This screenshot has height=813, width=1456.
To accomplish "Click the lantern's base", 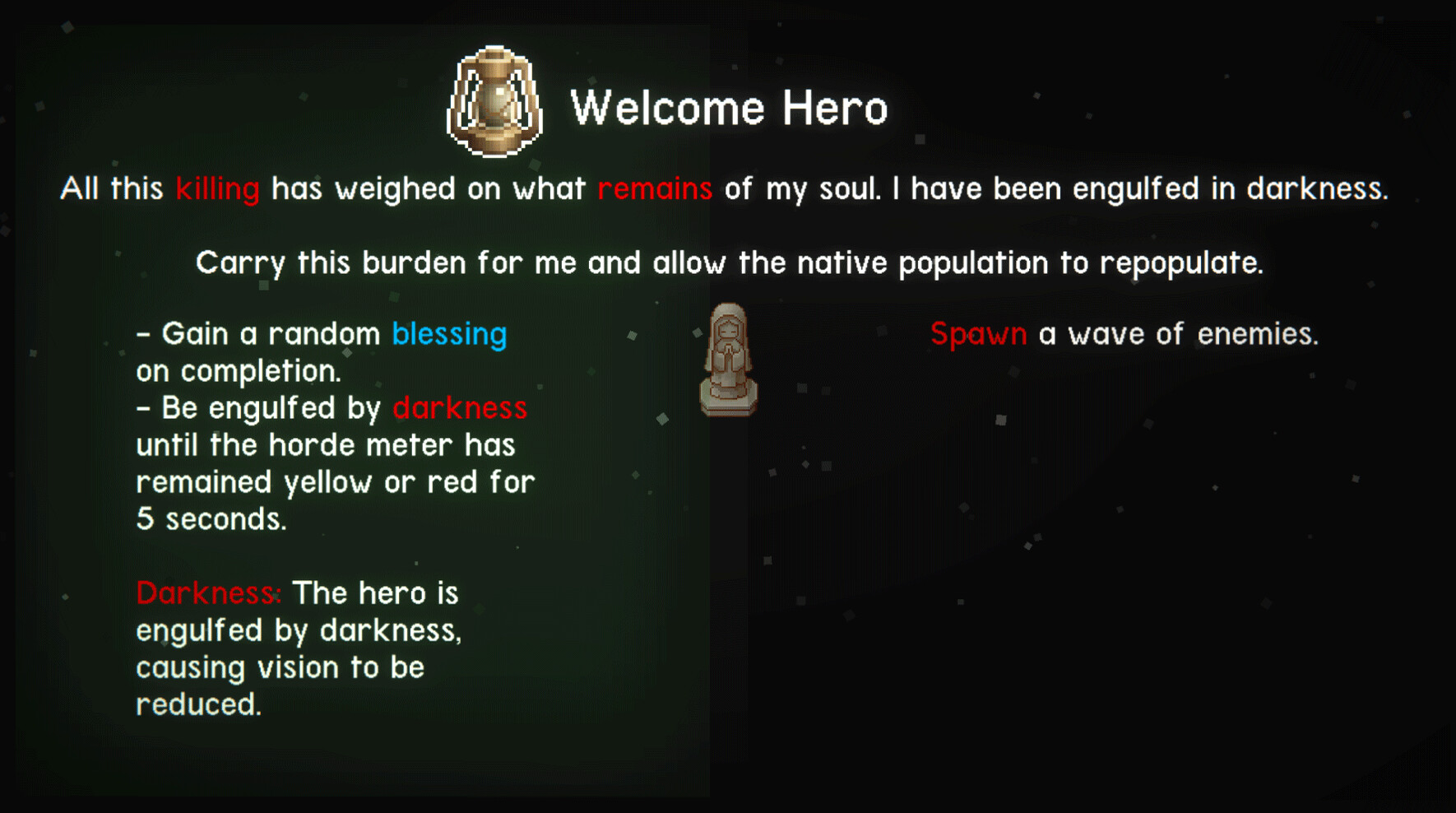I will [x=494, y=146].
